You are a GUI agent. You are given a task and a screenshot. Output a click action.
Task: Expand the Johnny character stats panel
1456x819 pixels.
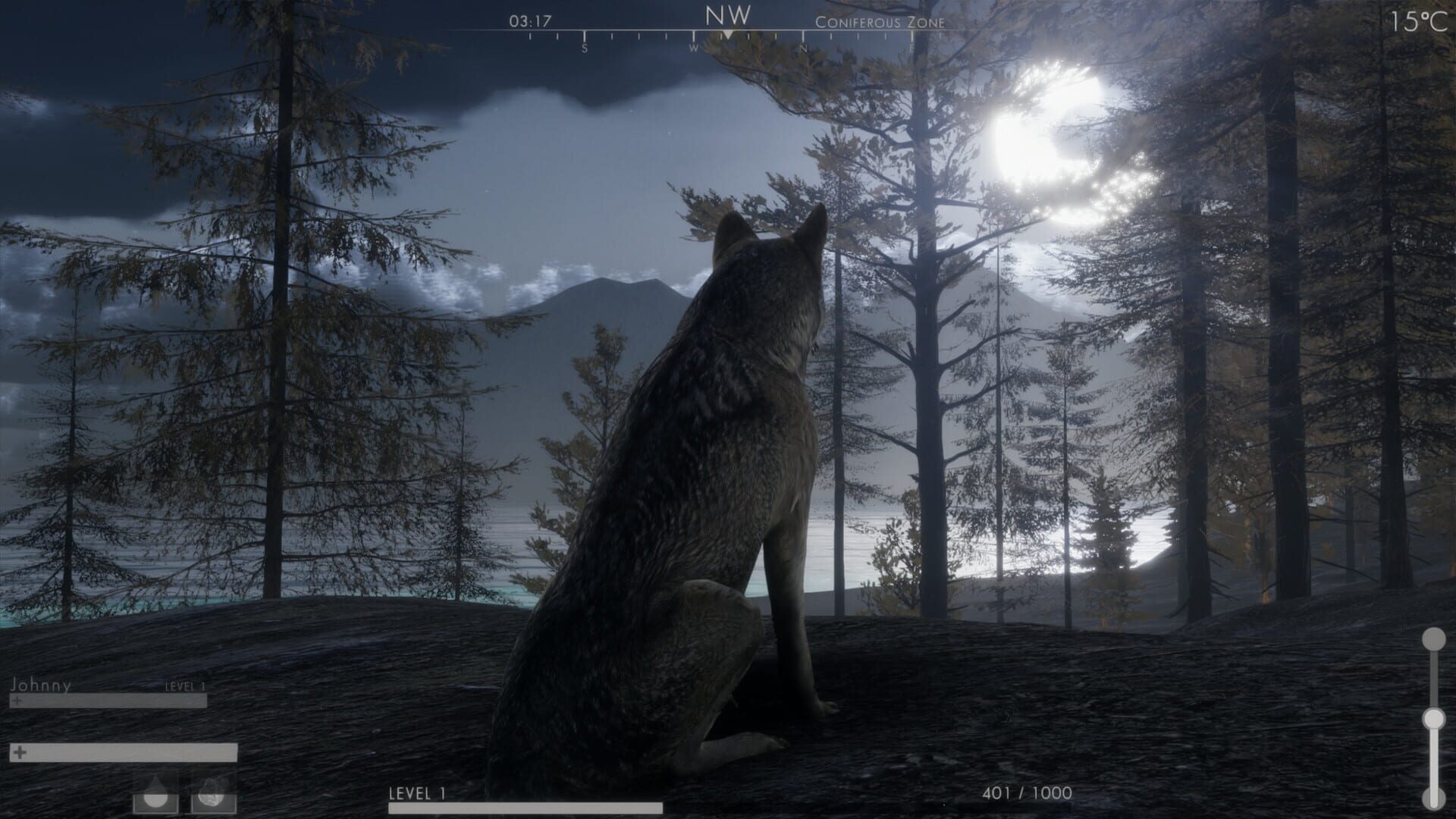[41, 686]
